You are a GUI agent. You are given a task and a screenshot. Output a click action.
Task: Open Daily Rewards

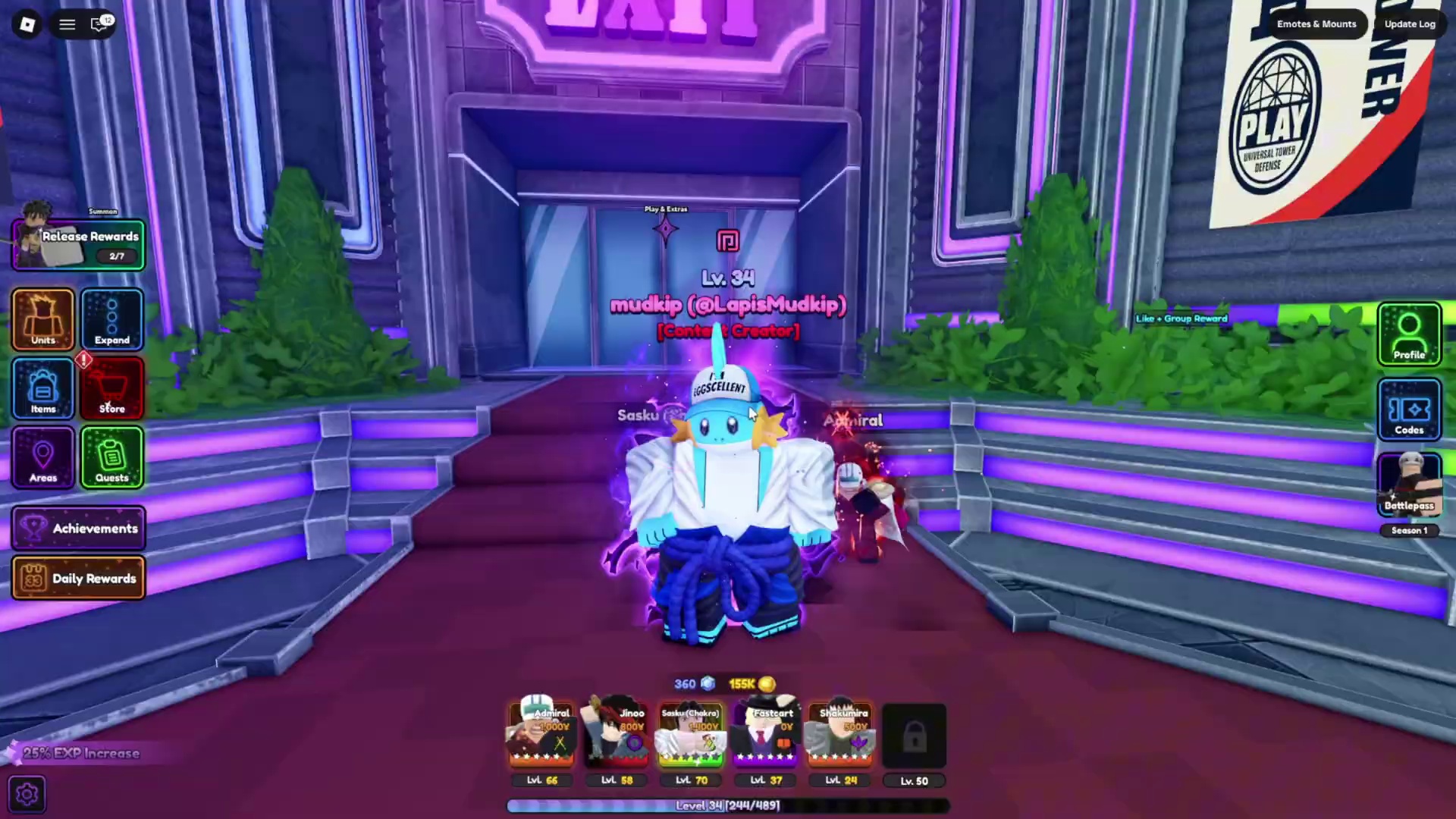coord(79,578)
